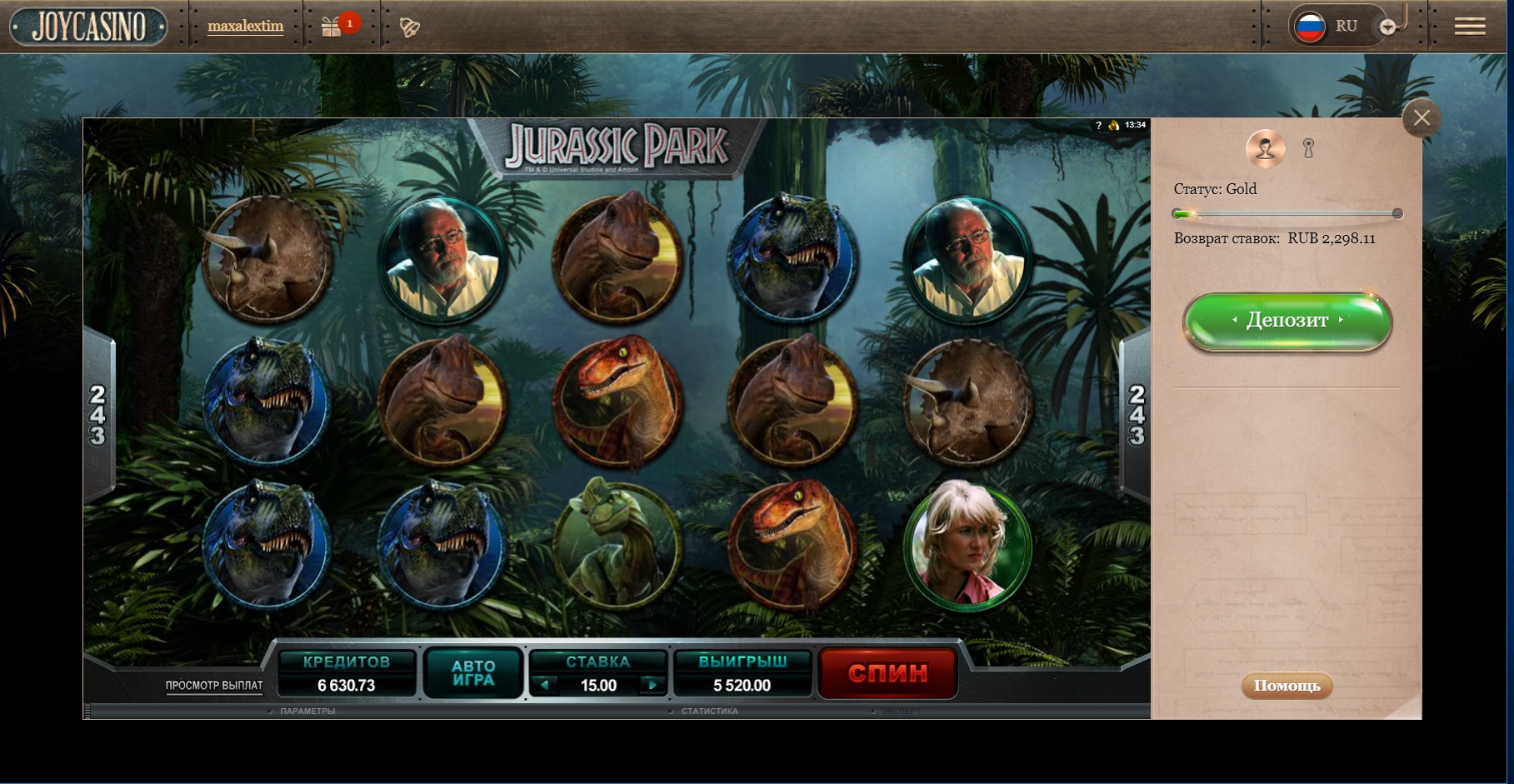Go to the JOYCASINO home logo
Viewport: 1514px width, 784px height.
88,27
